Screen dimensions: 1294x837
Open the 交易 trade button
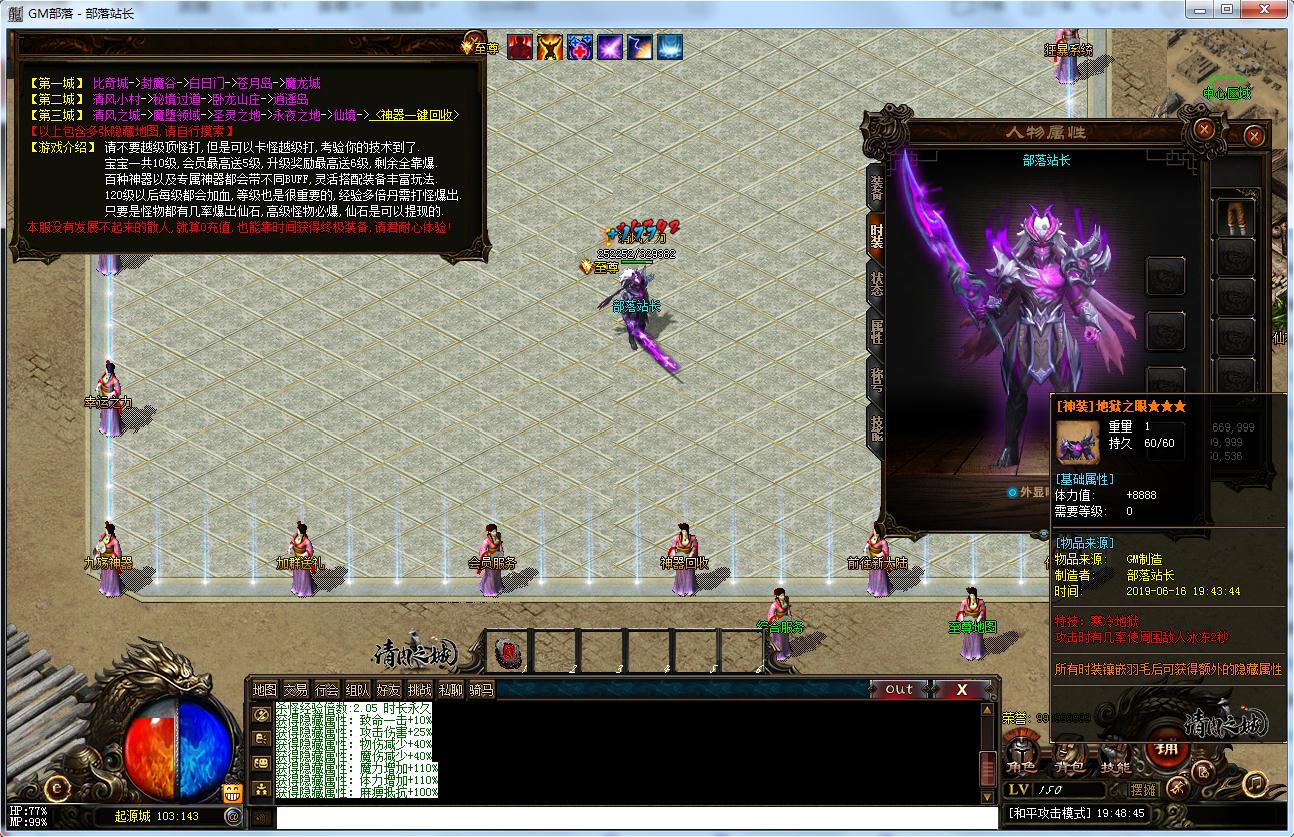tap(295, 689)
